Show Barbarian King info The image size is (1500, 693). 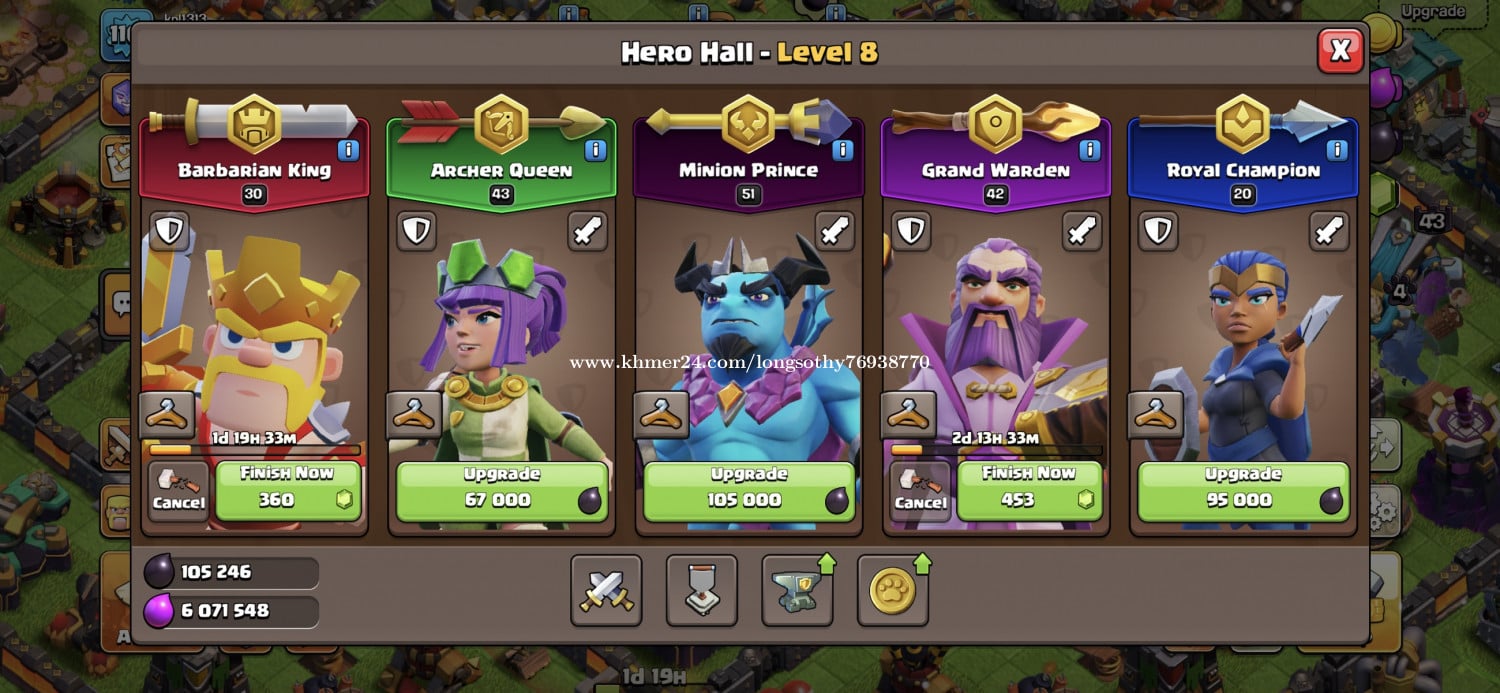[348, 150]
